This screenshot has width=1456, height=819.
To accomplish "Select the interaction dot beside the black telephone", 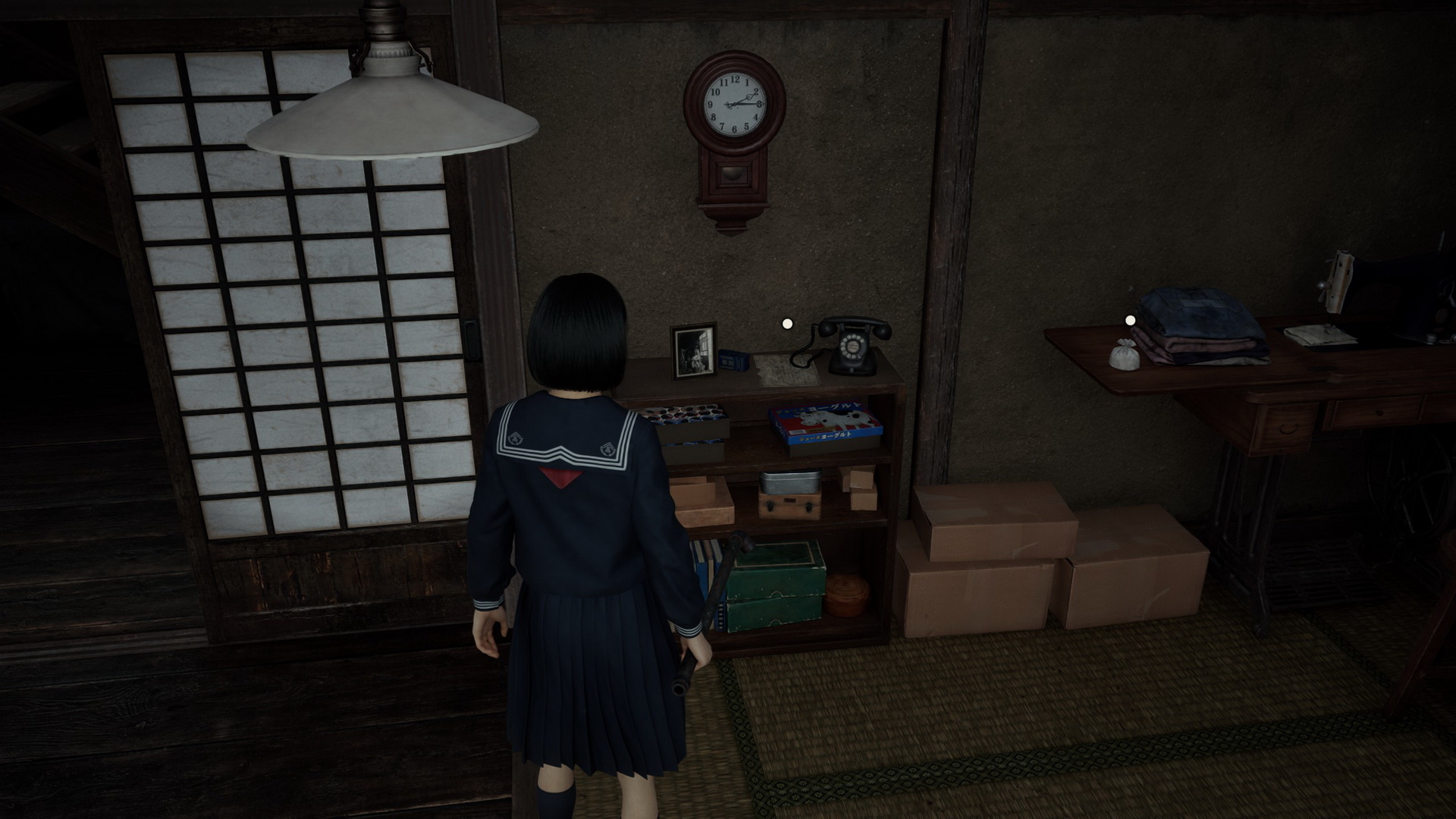I will [787, 324].
